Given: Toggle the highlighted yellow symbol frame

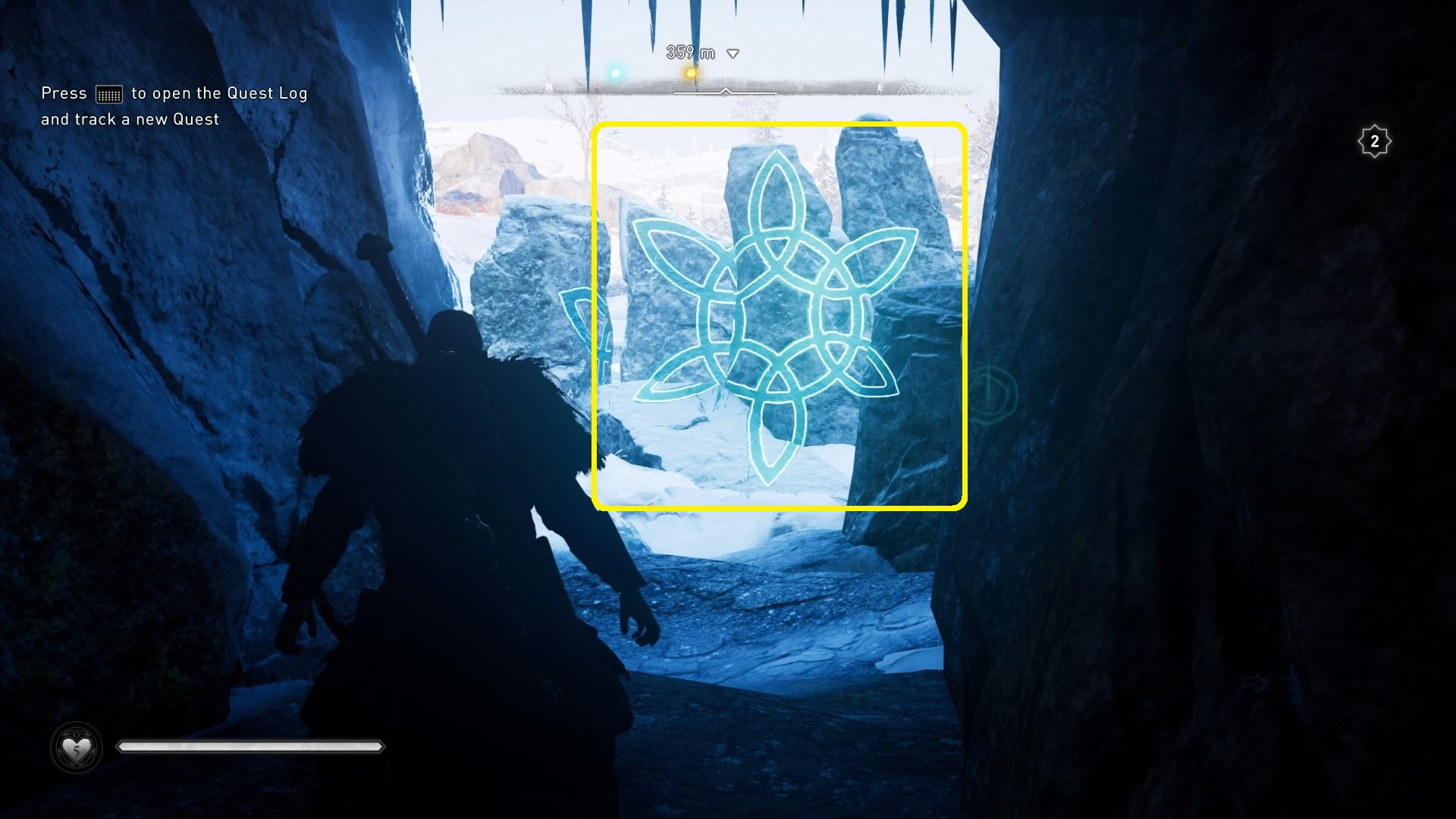Looking at the screenshot, I should (781, 315).
